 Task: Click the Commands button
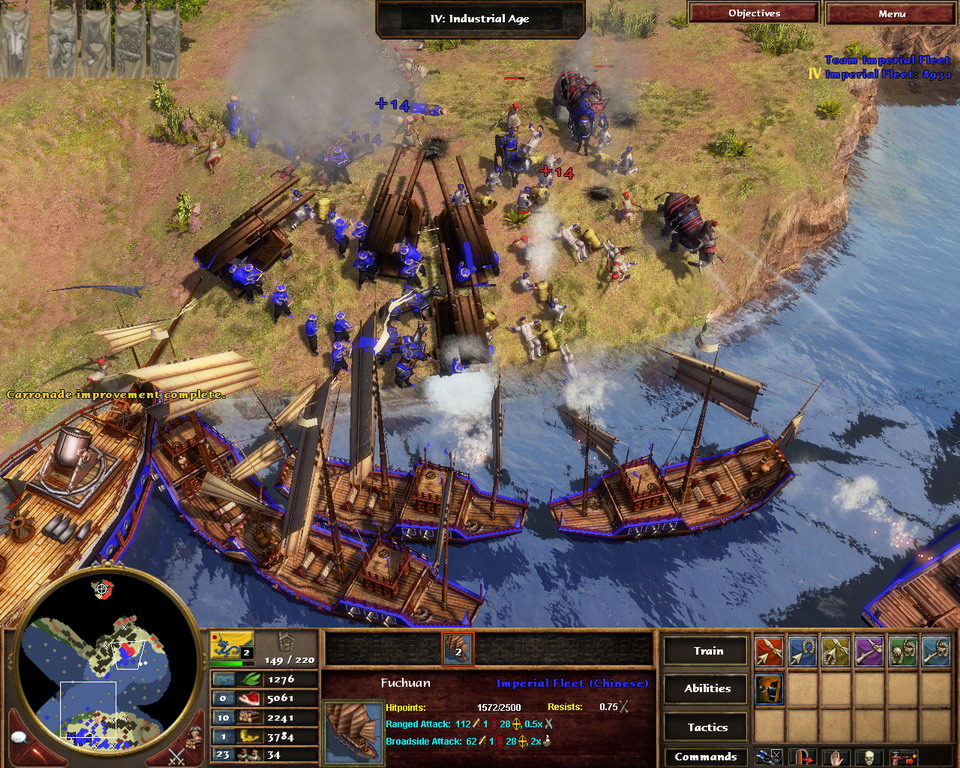[707, 757]
